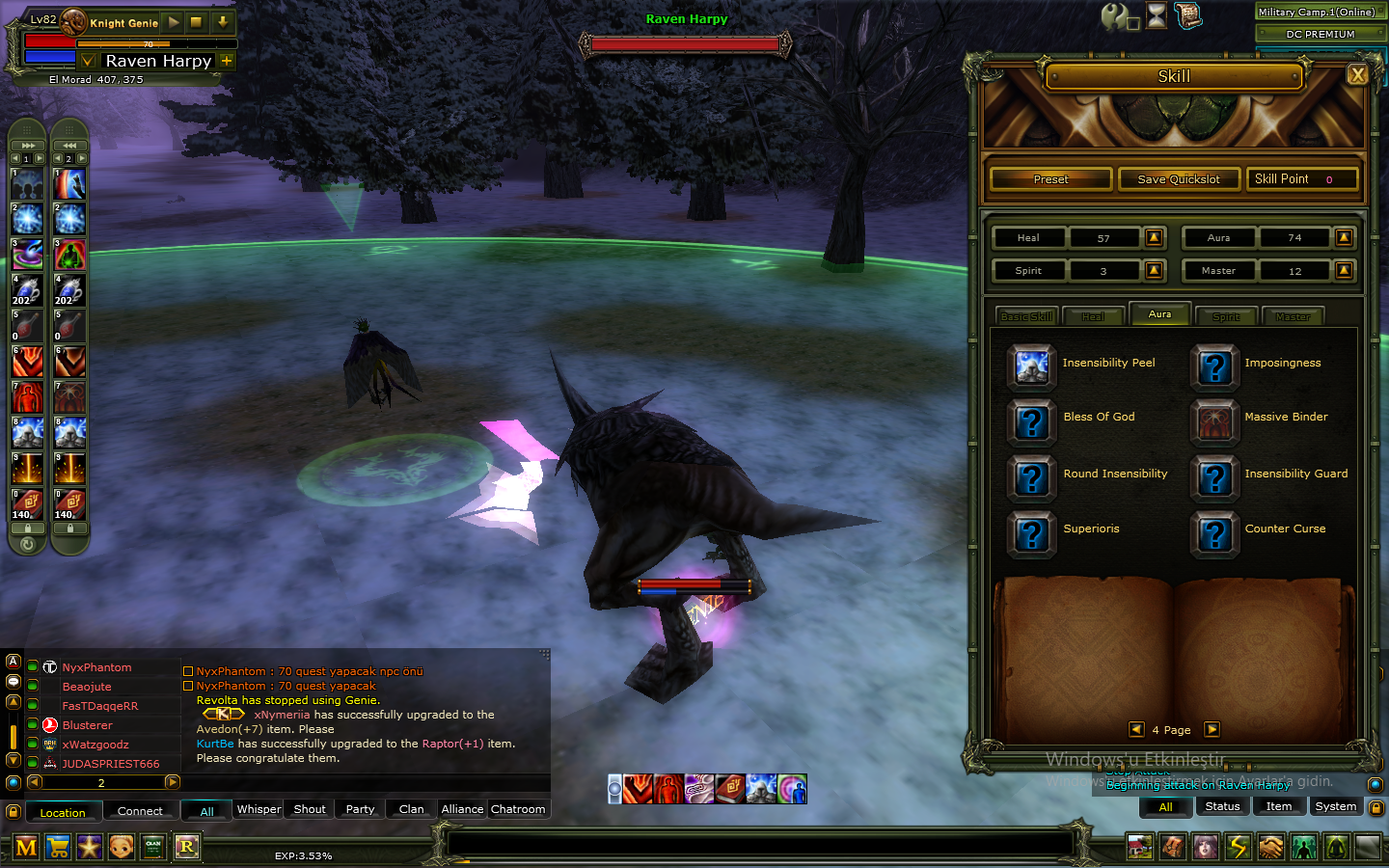Switch to the Spirit skill tab
The image size is (1389, 868).
point(1226,316)
